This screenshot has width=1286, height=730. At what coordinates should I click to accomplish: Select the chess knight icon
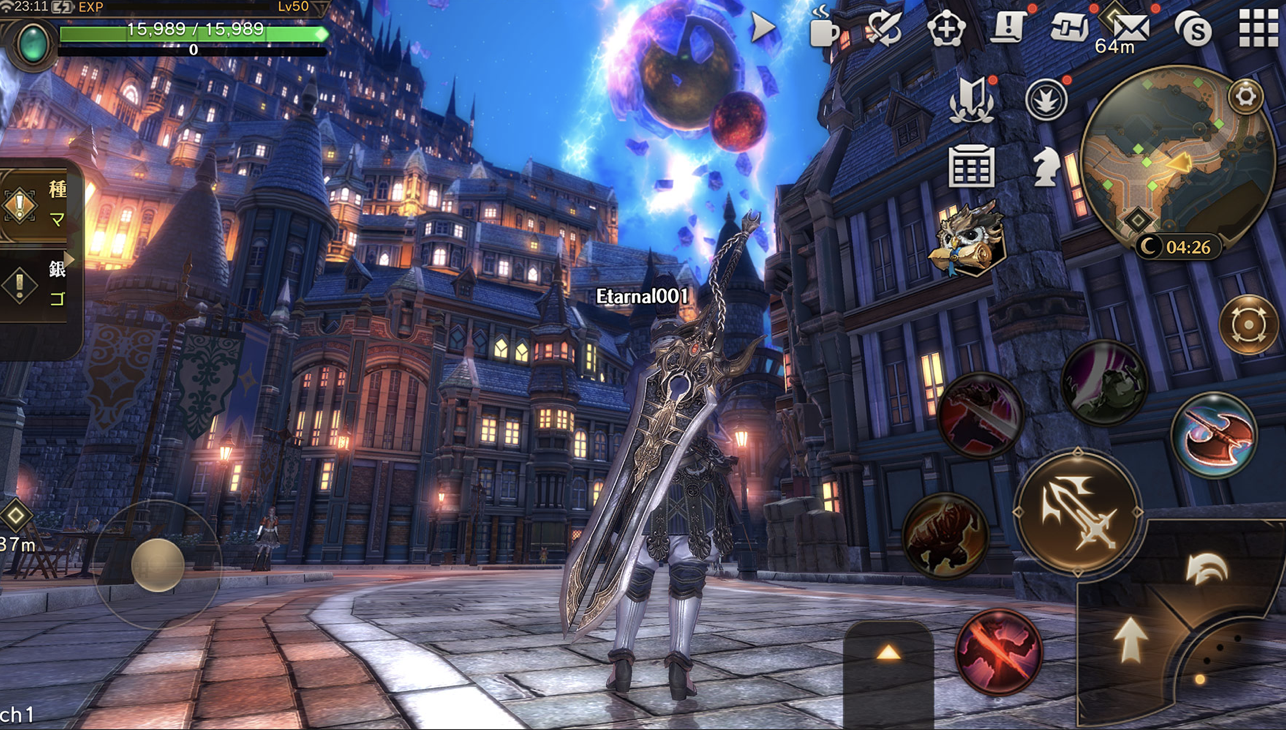1046,167
